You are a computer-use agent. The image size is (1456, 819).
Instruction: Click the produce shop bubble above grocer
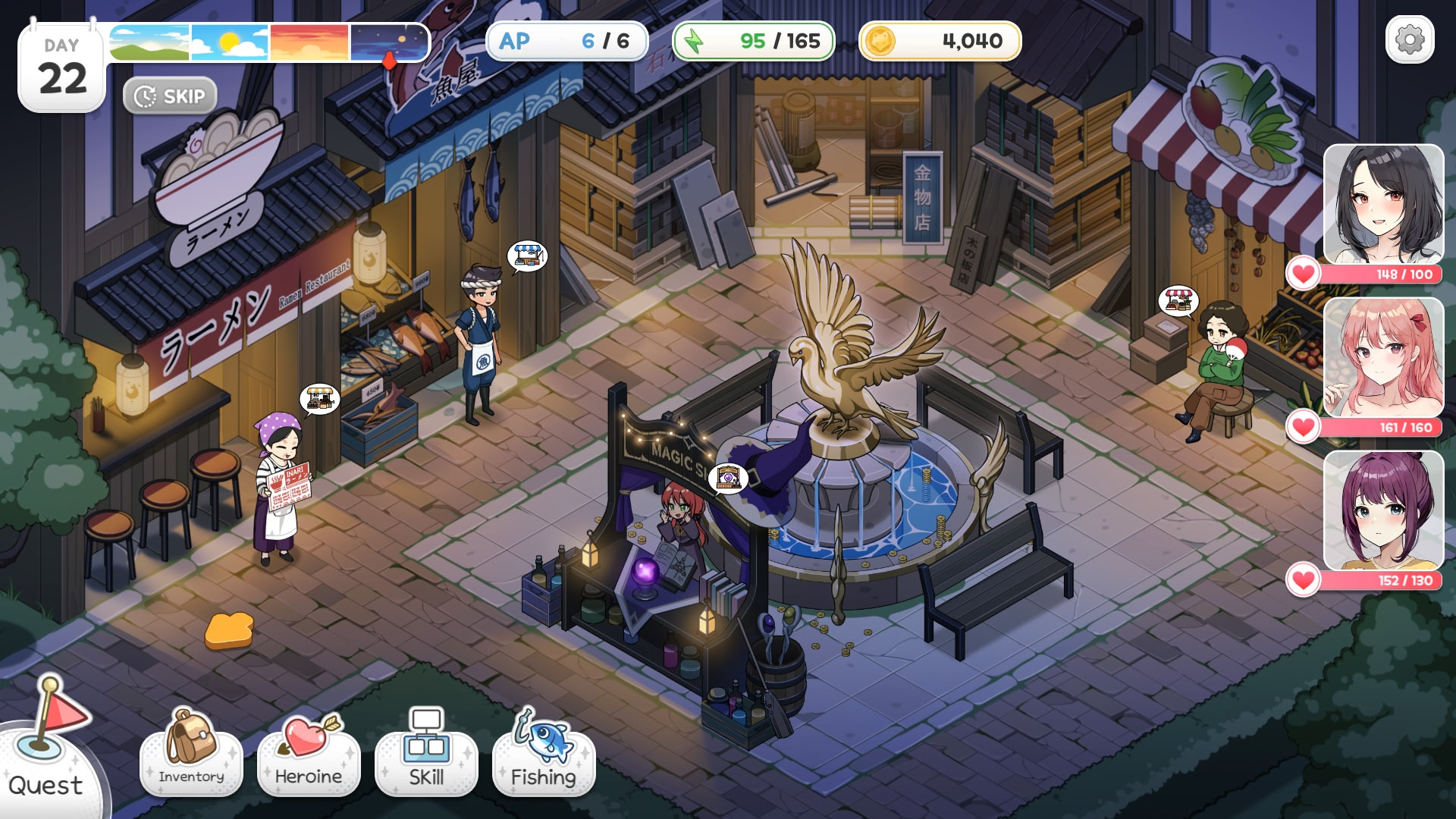point(1178,301)
